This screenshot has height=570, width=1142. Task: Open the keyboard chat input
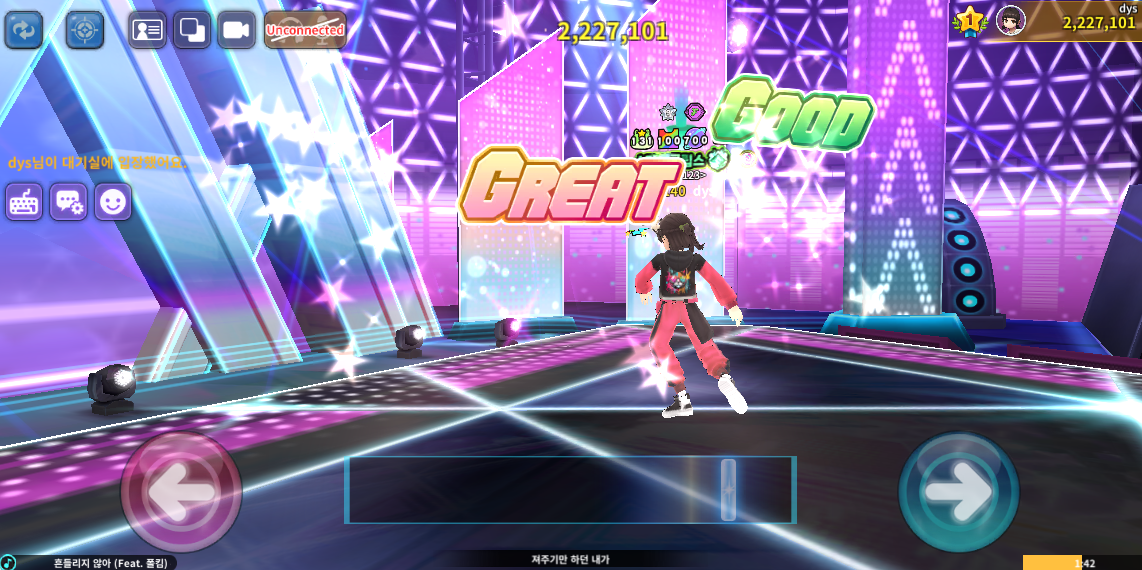(24, 202)
